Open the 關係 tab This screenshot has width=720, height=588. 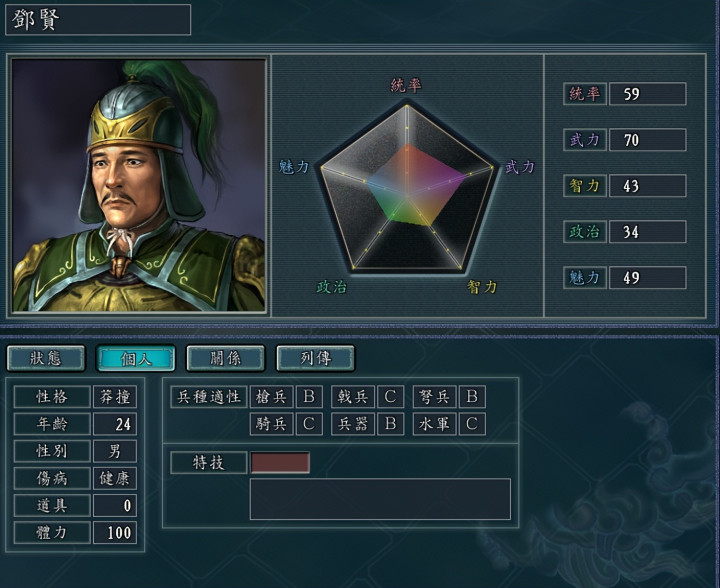coord(225,358)
